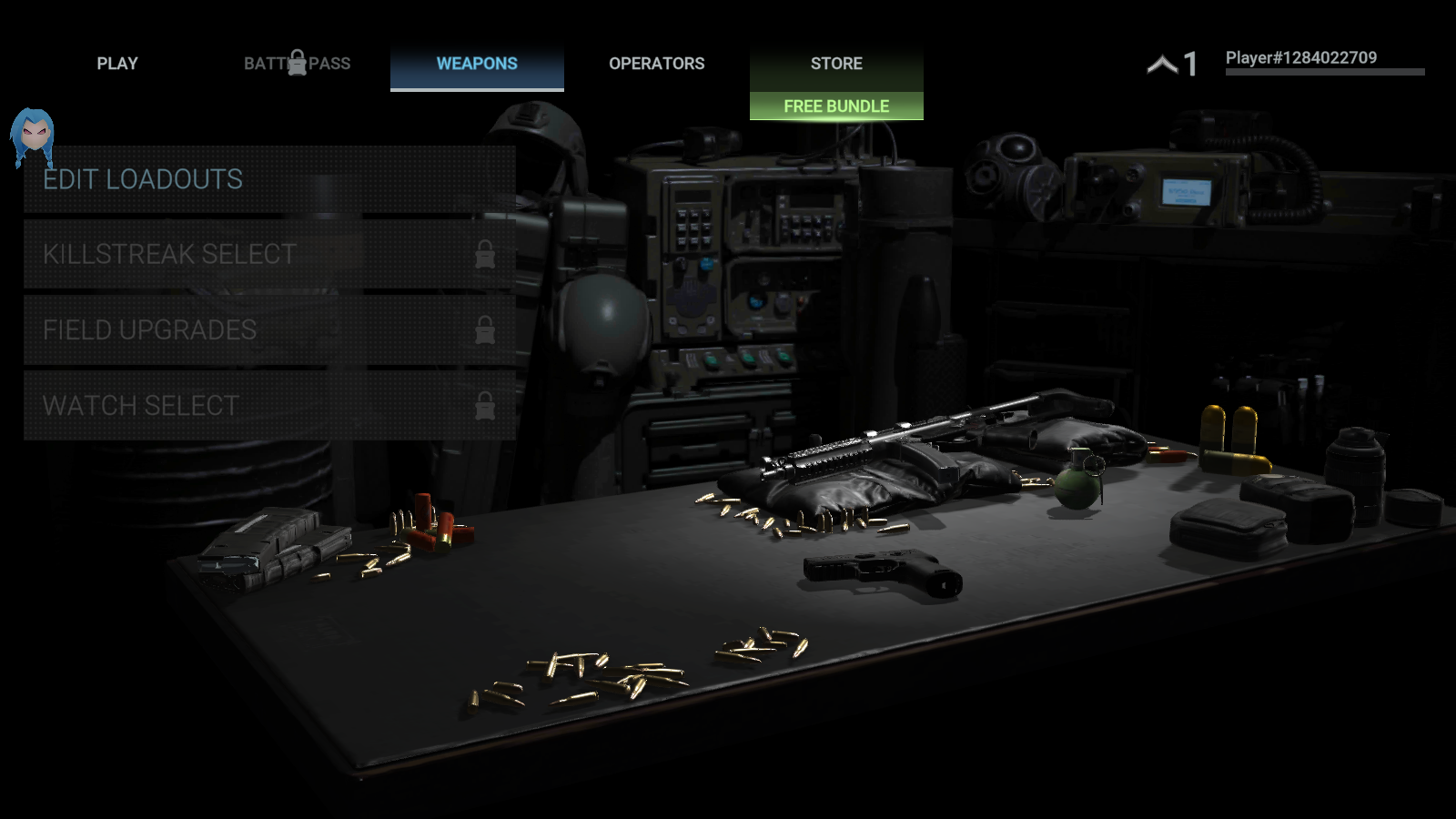Choose the locked Killstreak Select entry
Image resolution: width=1456 pixels, height=819 pixels.
269,254
